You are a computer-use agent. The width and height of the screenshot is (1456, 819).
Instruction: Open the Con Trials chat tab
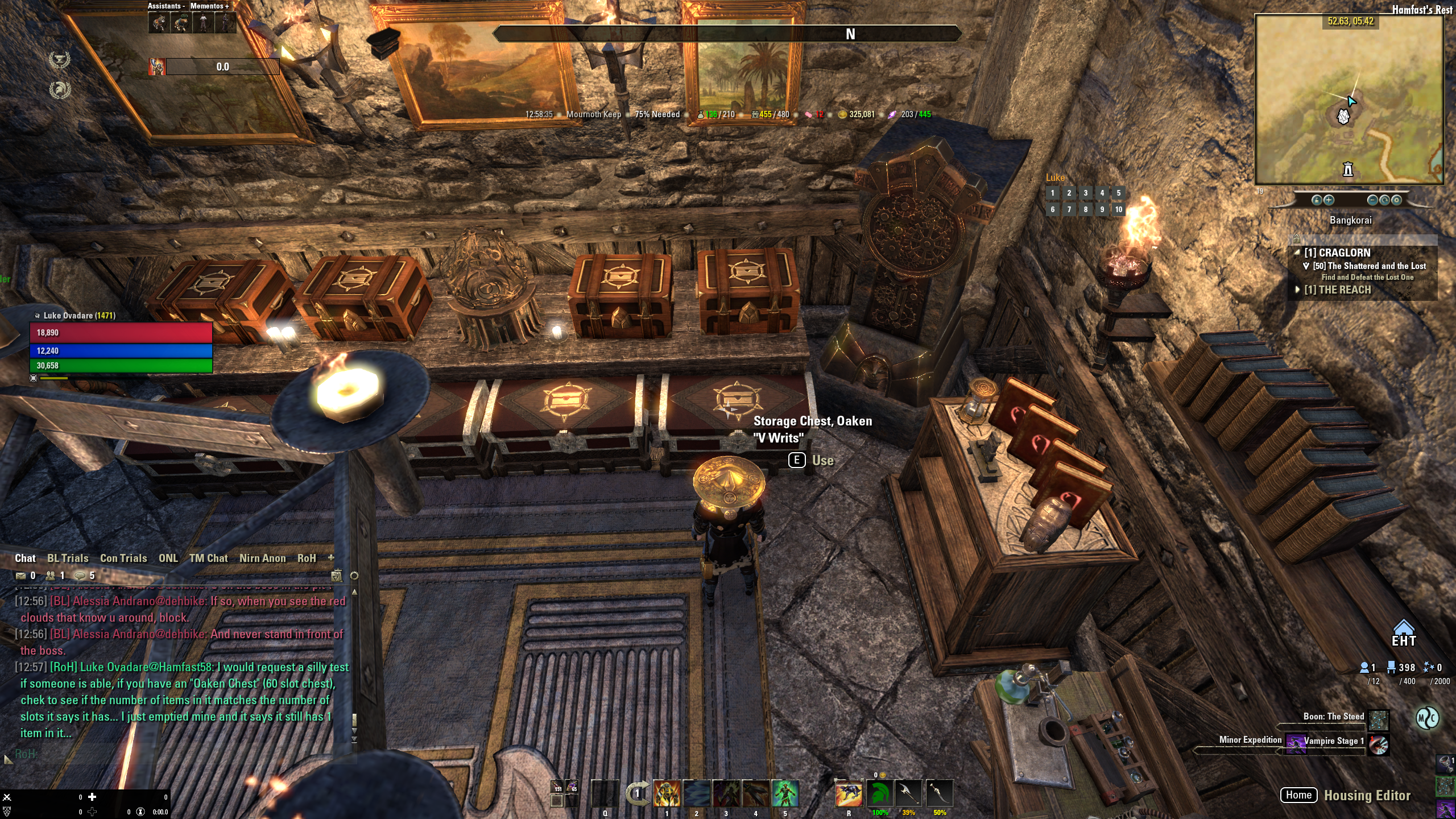coord(123,559)
